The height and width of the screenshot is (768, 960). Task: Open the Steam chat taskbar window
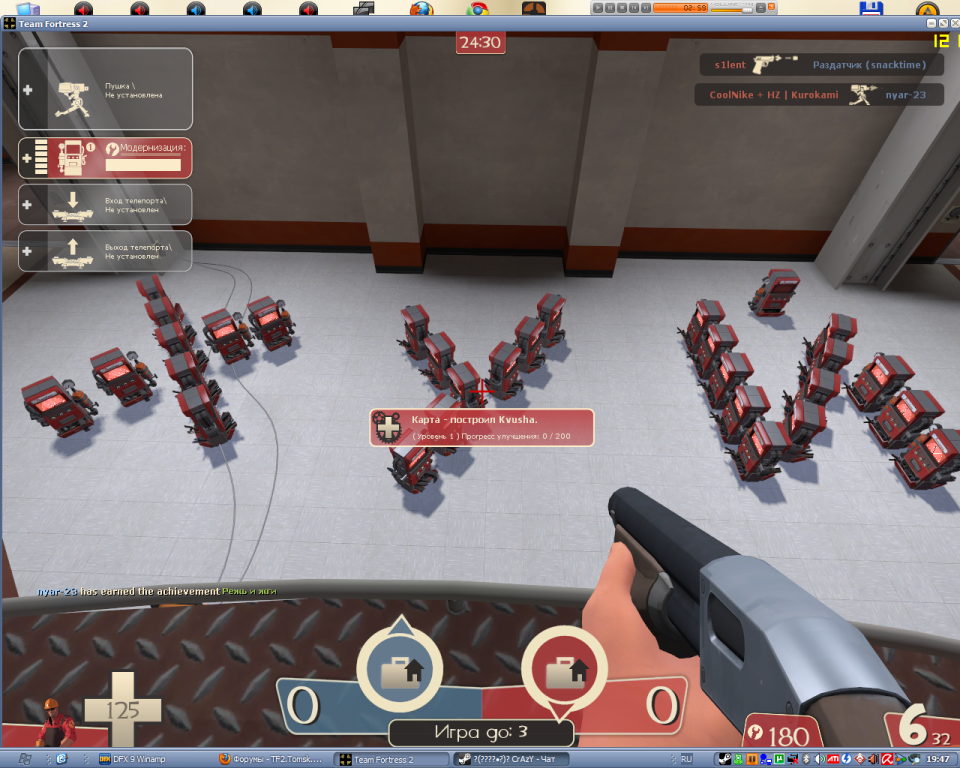tap(510, 760)
